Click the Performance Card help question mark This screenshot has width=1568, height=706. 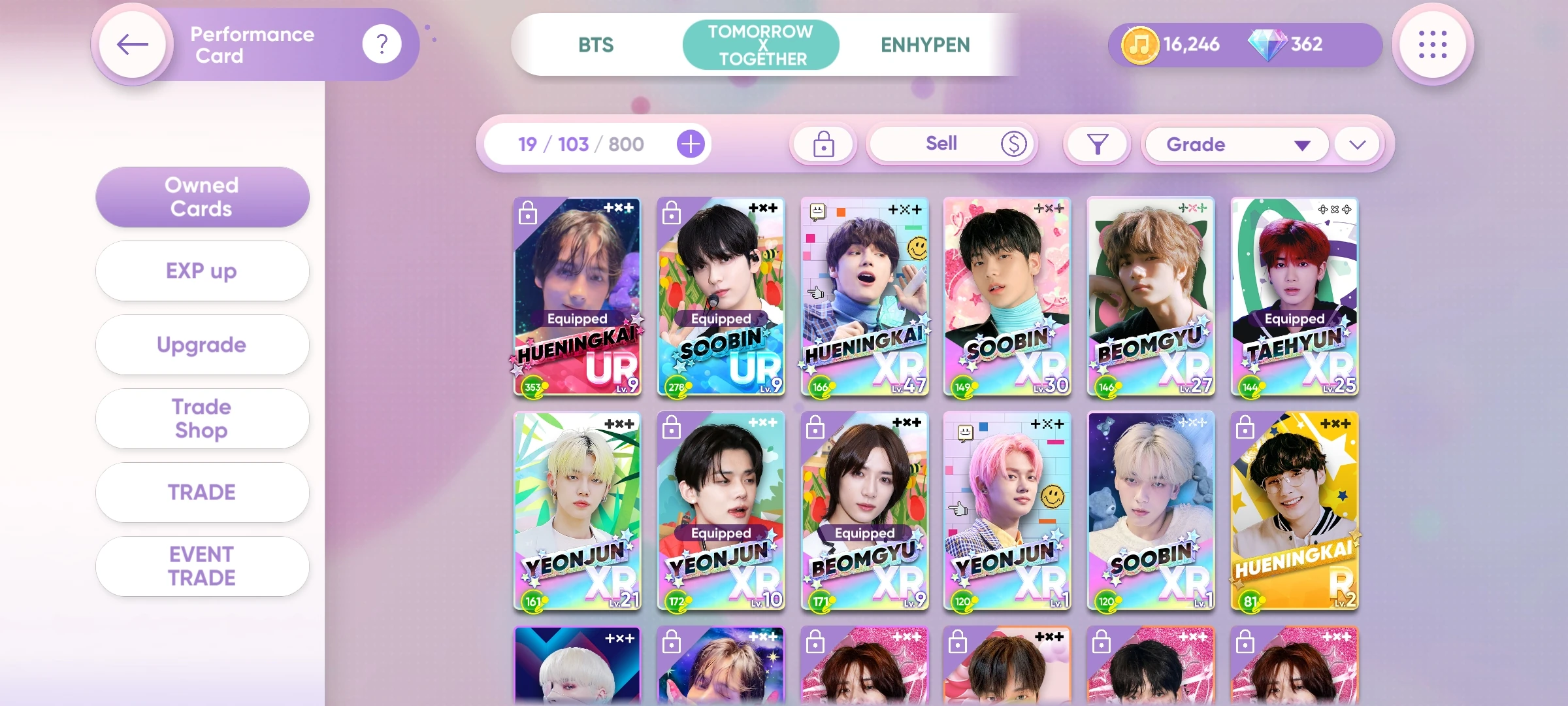click(x=382, y=42)
